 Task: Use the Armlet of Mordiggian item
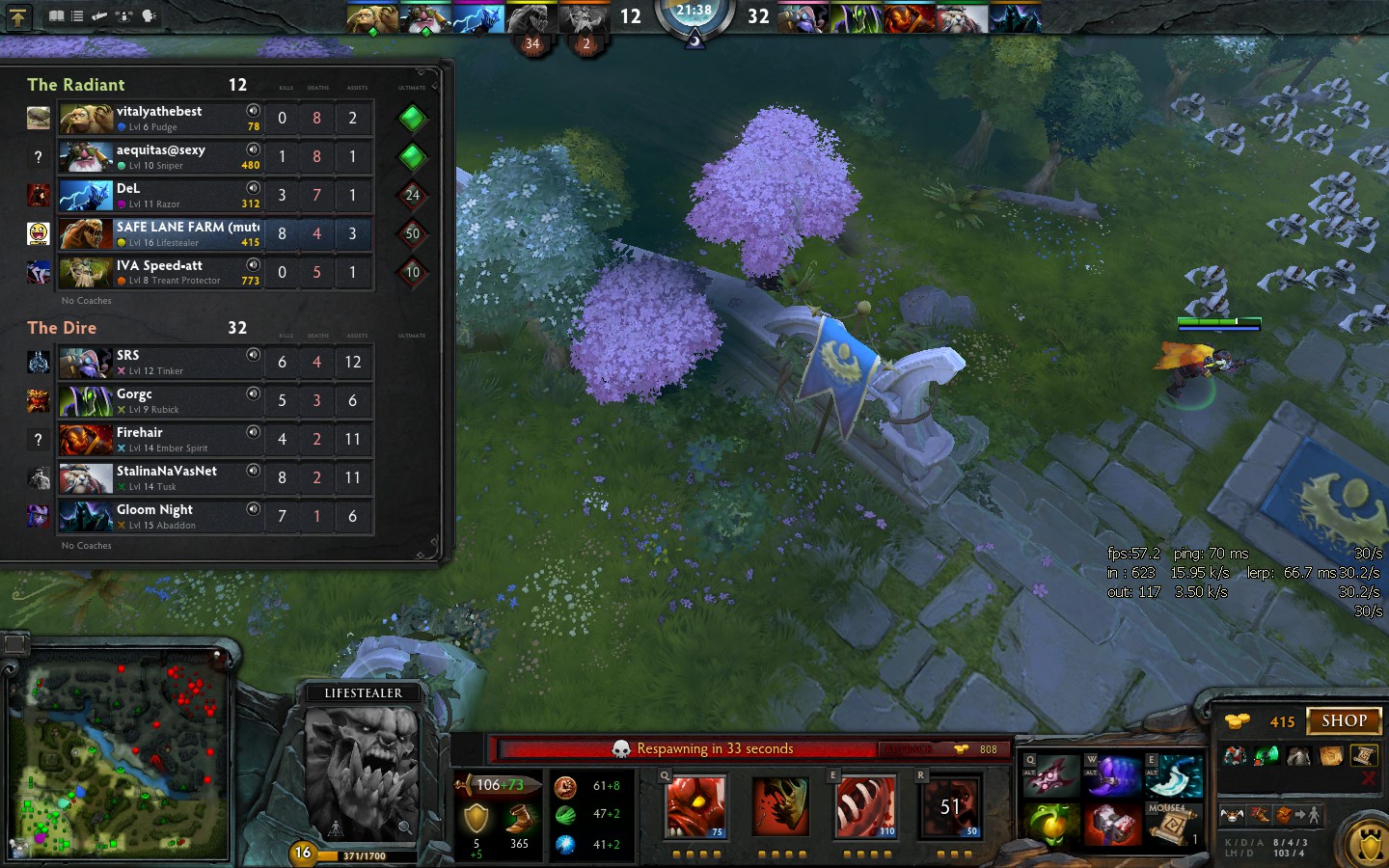[1113, 827]
